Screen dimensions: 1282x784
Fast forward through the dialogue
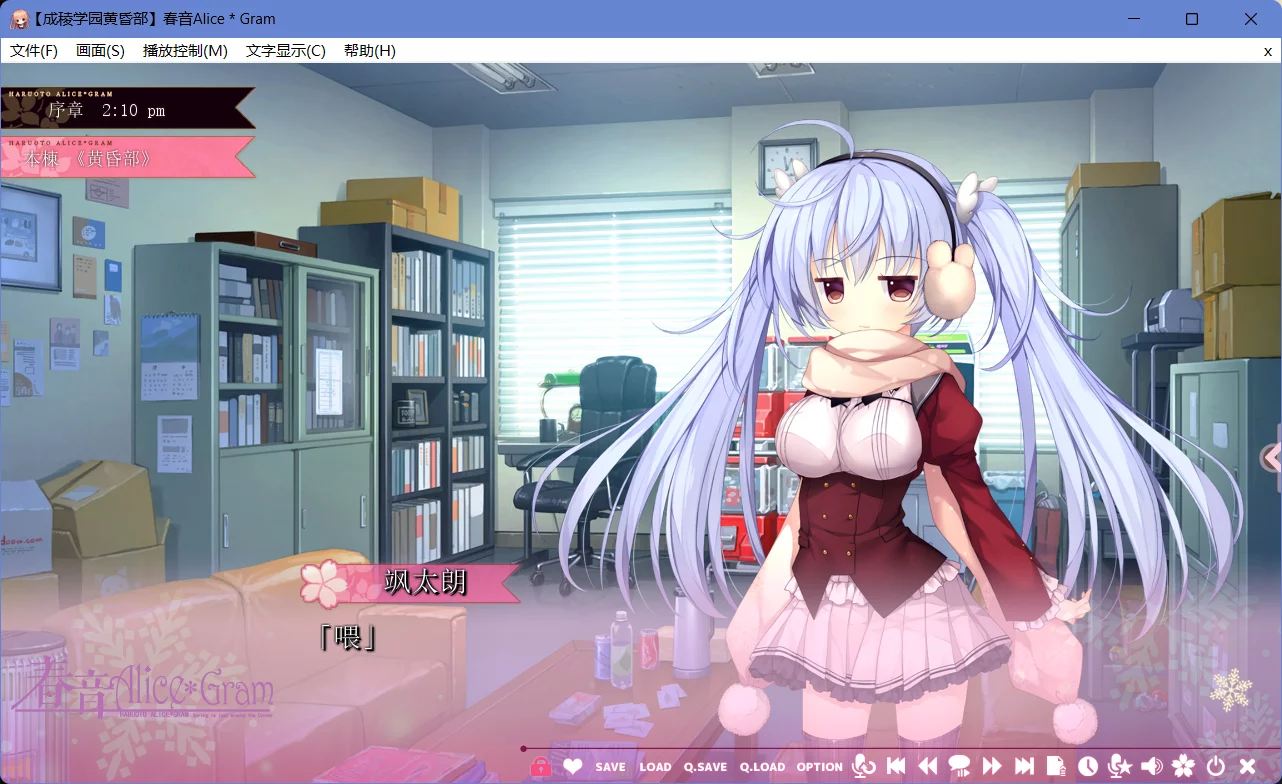(x=993, y=765)
